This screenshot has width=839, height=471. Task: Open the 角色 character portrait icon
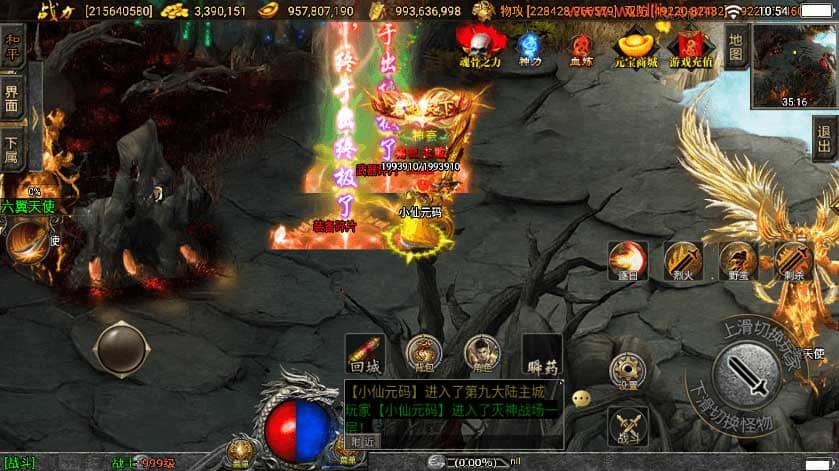pos(483,353)
